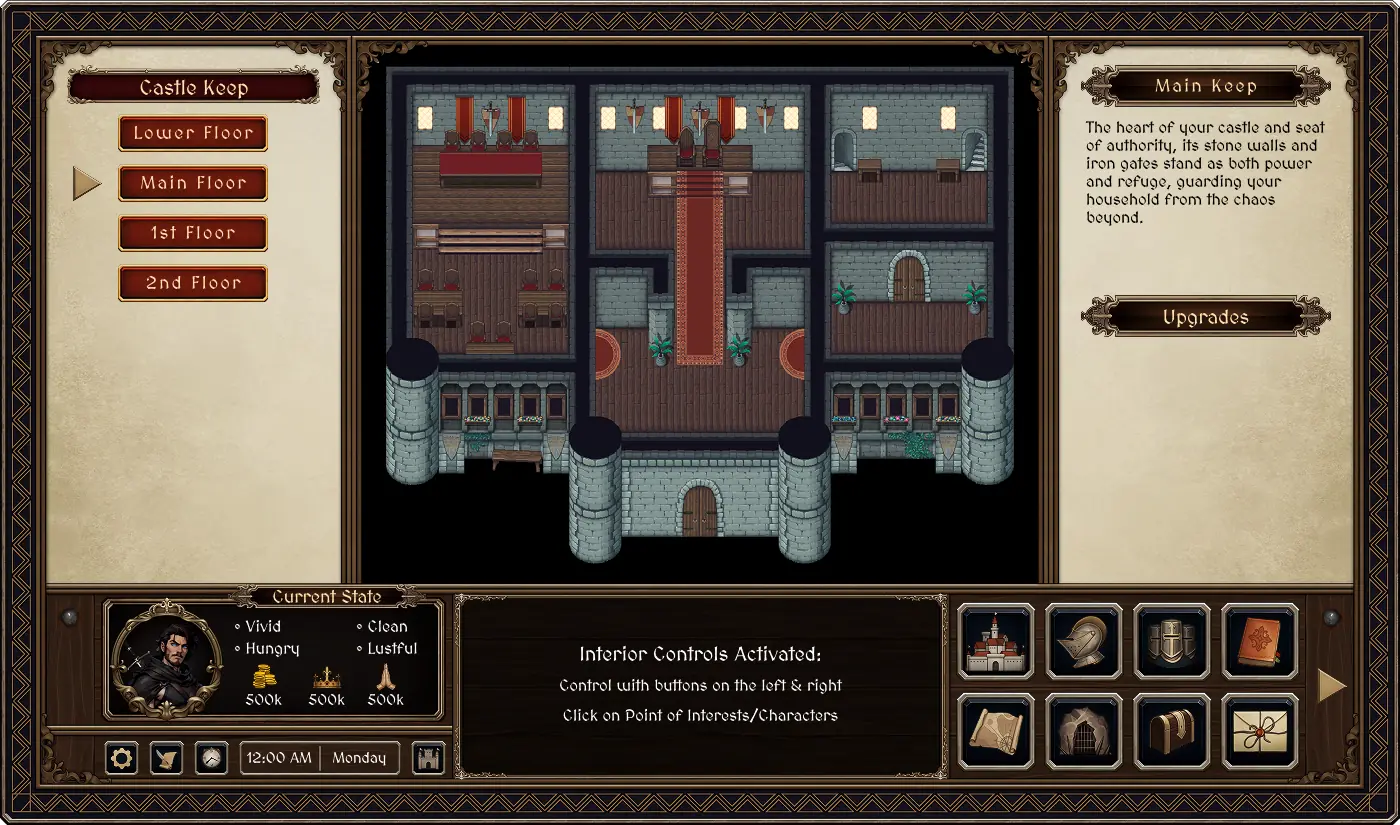Open the Upgrades section
The height and width of the screenshot is (825, 1400).
[x=1205, y=317]
